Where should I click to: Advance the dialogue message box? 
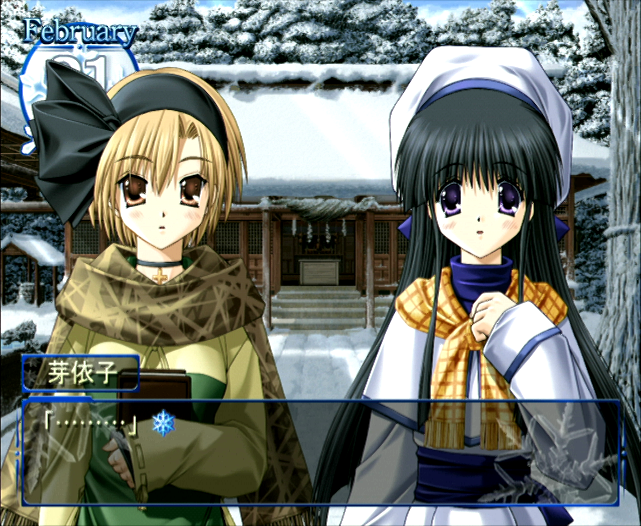click(x=320, y=452)
